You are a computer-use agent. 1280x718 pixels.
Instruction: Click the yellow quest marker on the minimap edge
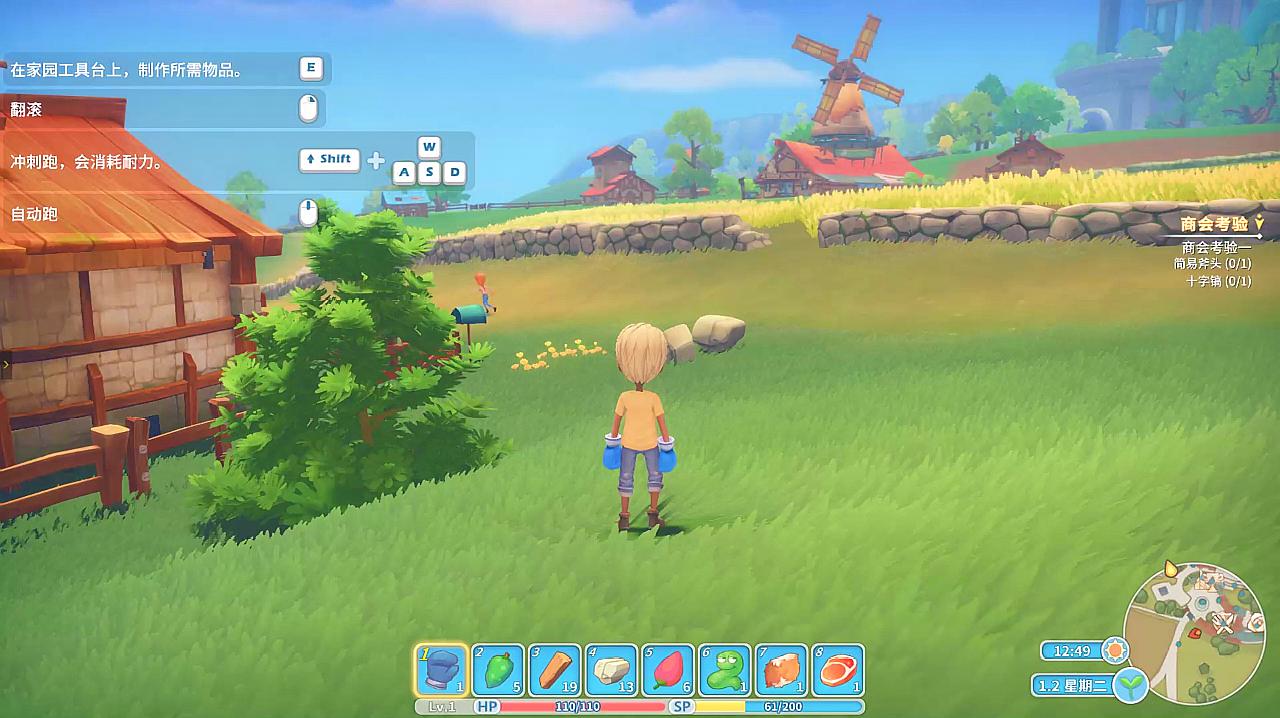coord(1171,569)
